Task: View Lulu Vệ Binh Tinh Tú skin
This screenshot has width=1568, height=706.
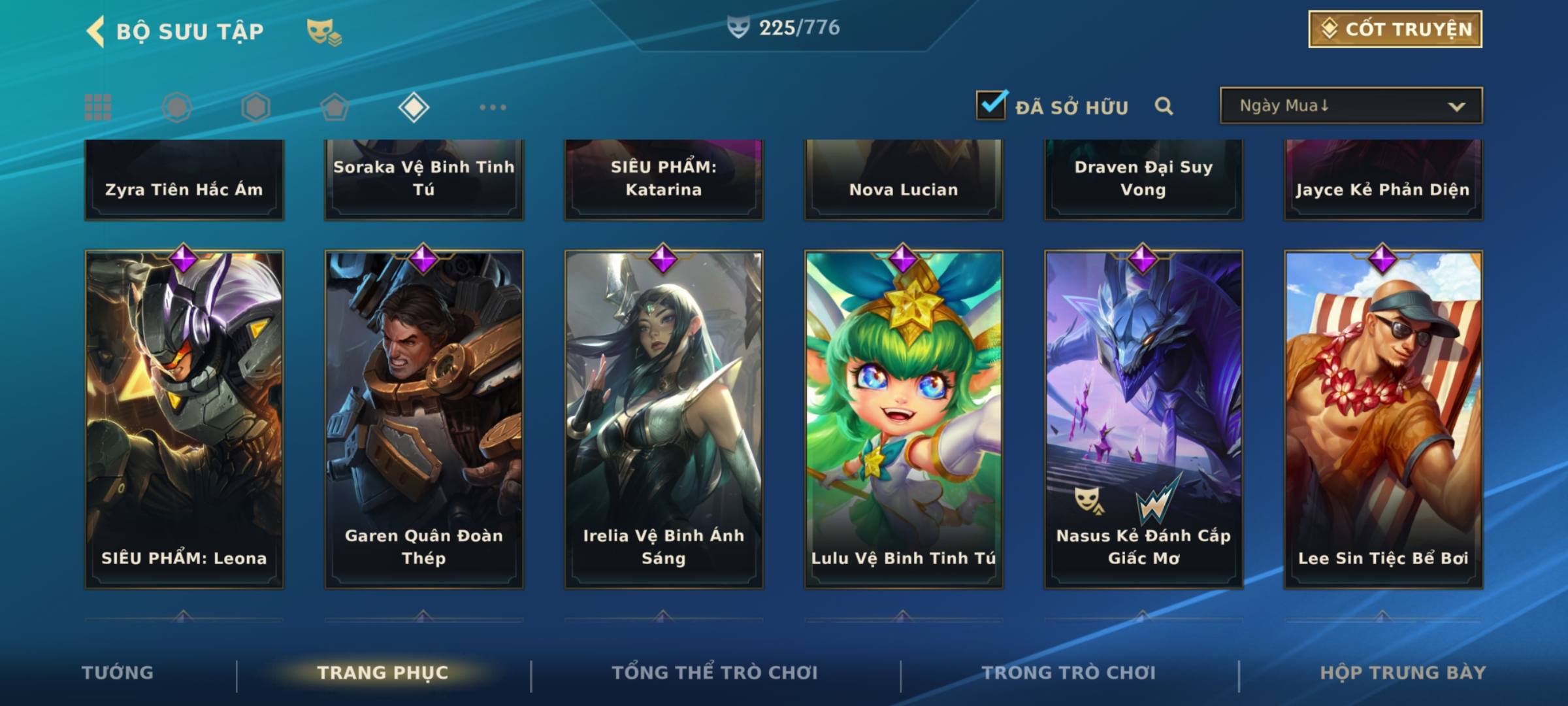Action: pyautogui.click(x=904, y=418)
